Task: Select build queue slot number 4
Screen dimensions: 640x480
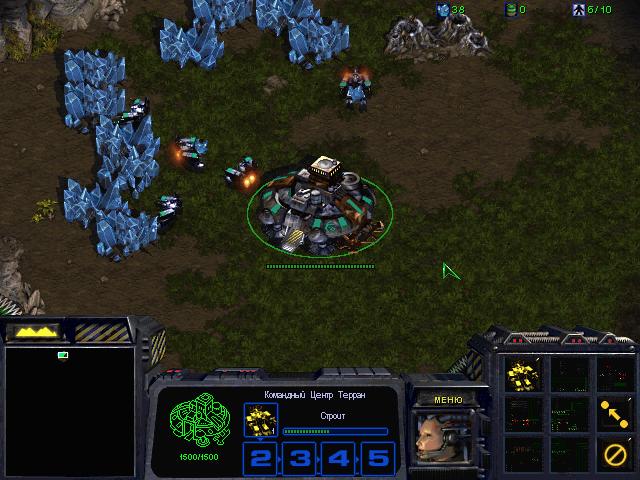Action: [x=339, y=459]
